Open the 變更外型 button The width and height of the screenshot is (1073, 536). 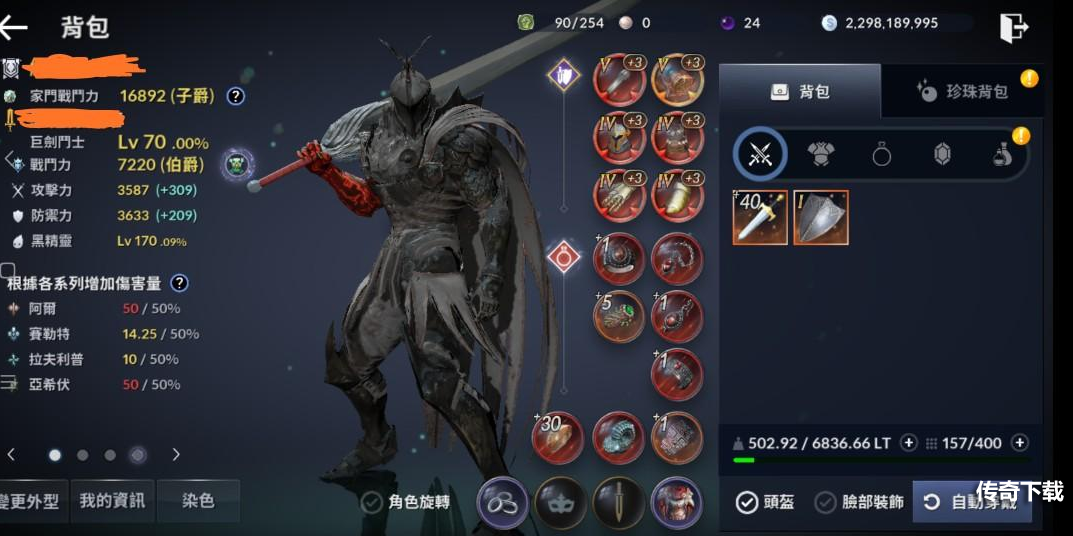click(x=32, y=501)
